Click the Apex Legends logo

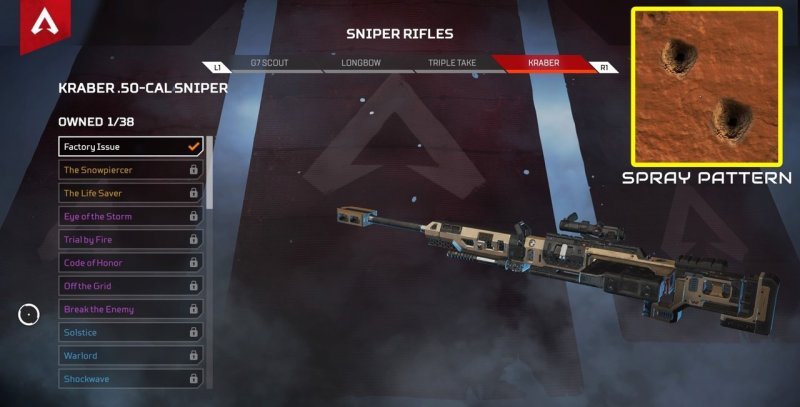[x=43, y=24]
